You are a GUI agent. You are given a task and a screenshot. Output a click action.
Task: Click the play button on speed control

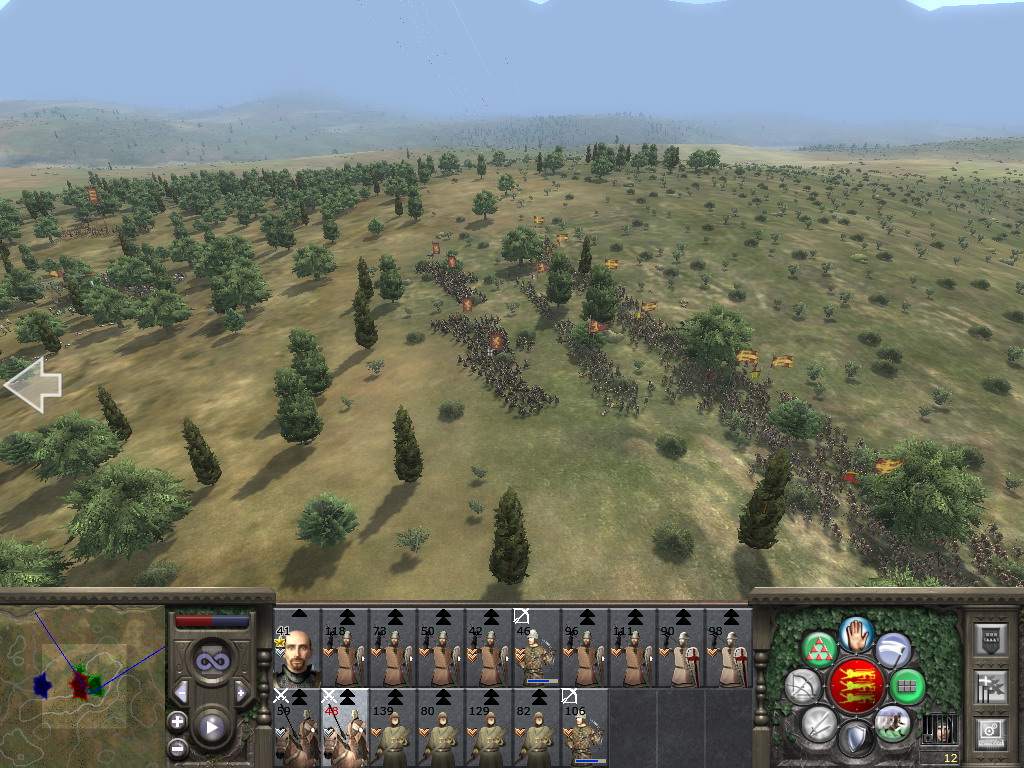click(x=212, y=728)
